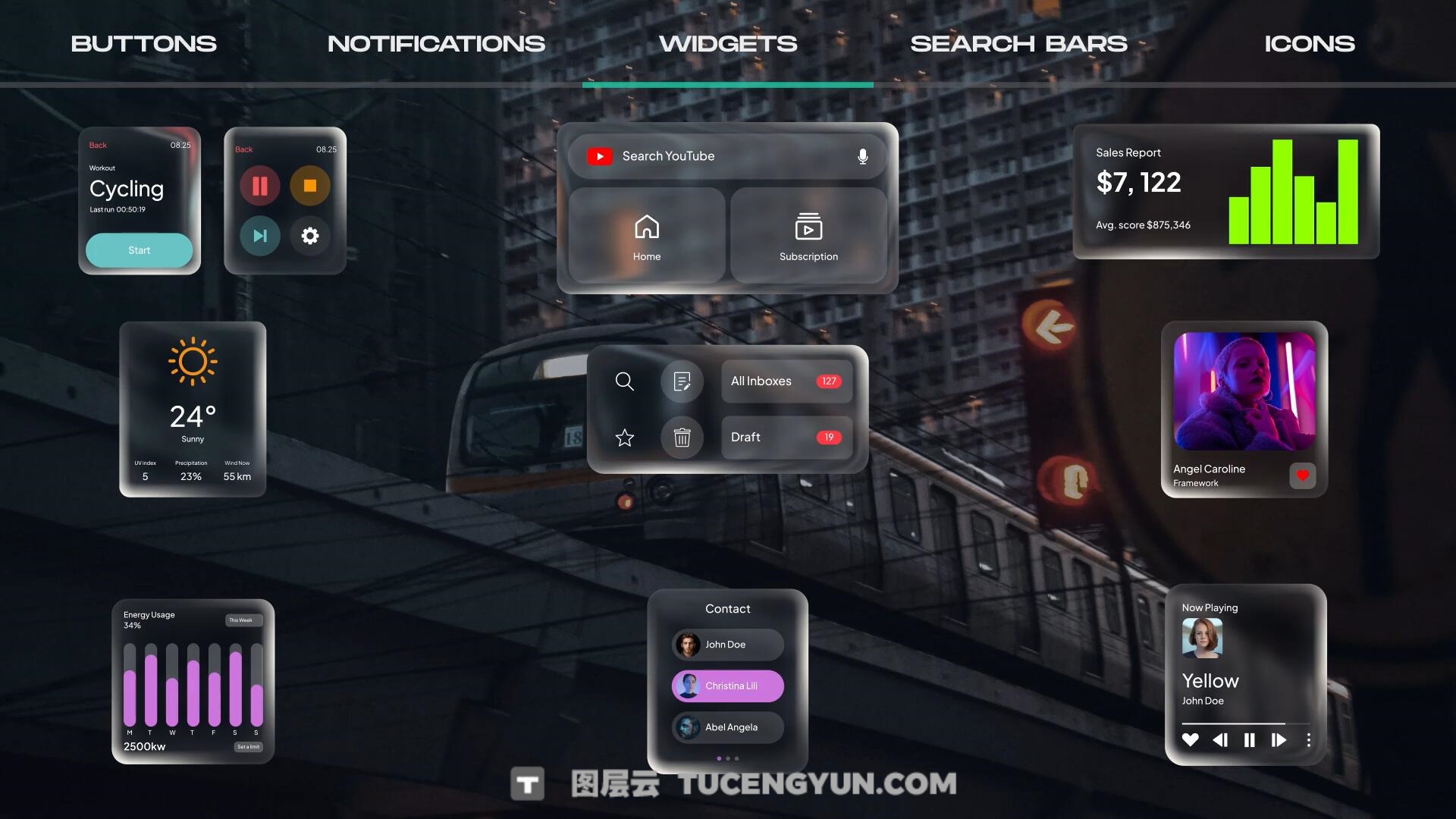
Task: Like Angel Caroline with the heart button
Action: (x=1302, y=475)
